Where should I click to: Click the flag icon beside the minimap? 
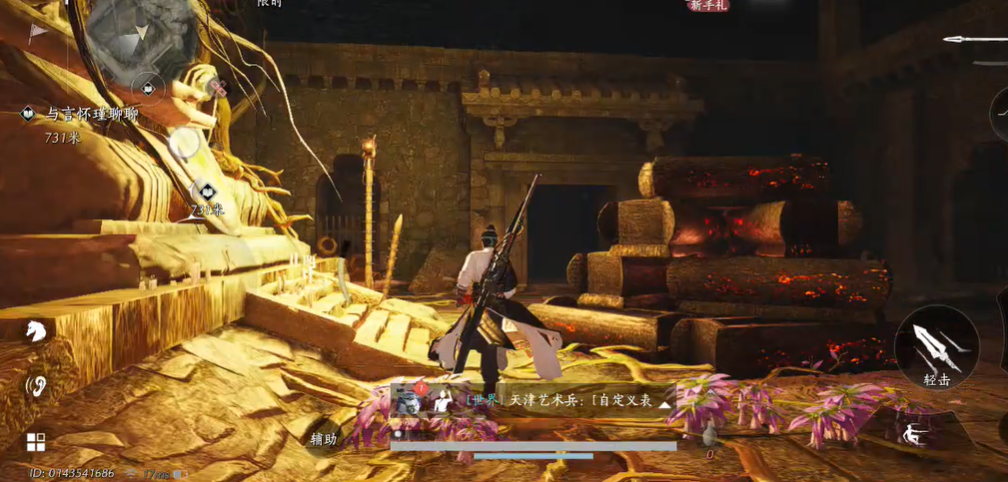[x=37, y=34]
